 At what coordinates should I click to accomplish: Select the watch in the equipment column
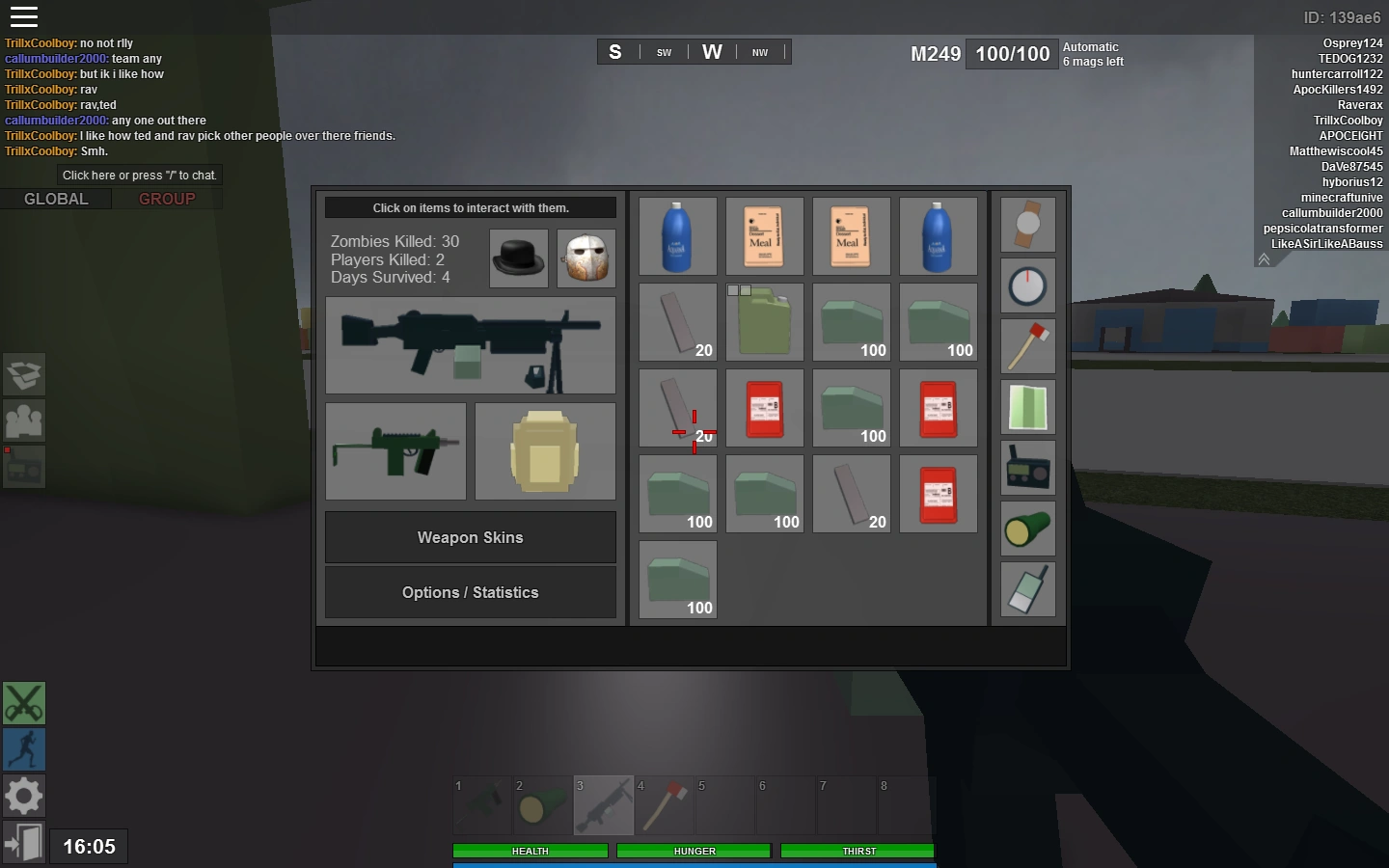[x=1027, y=224]
